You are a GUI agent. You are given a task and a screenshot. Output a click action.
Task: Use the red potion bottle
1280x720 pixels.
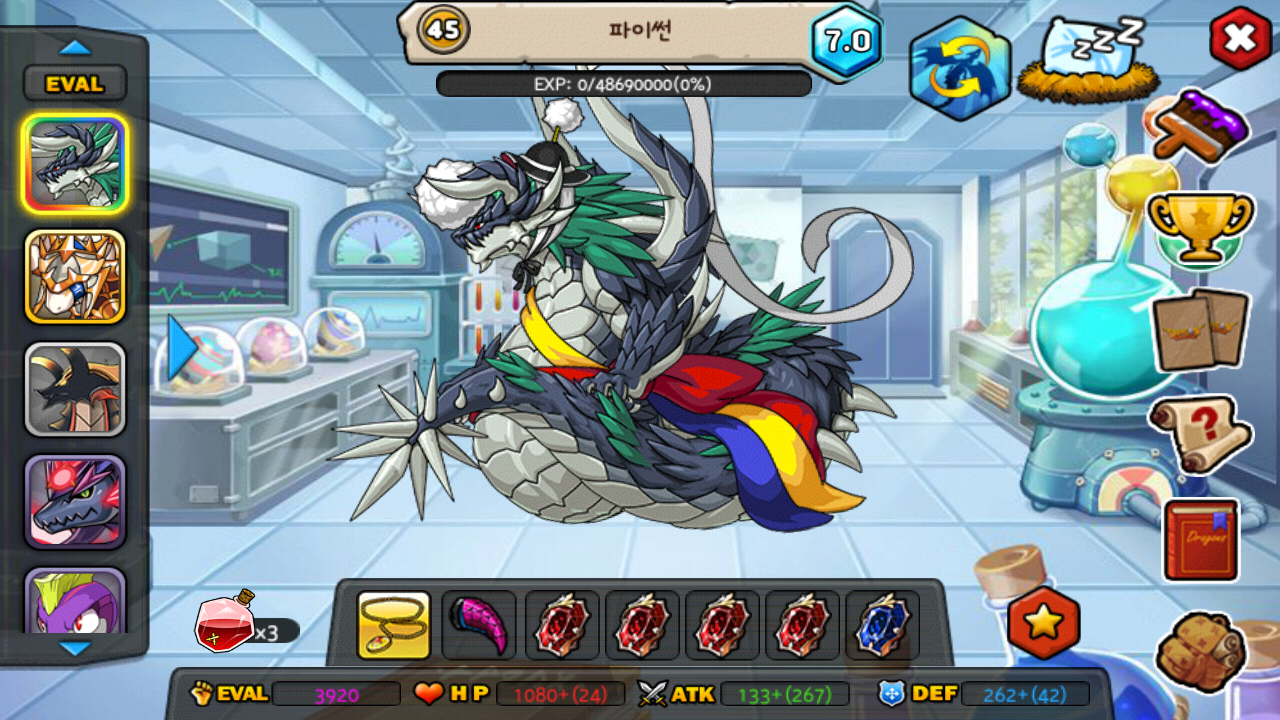[225, 622]
